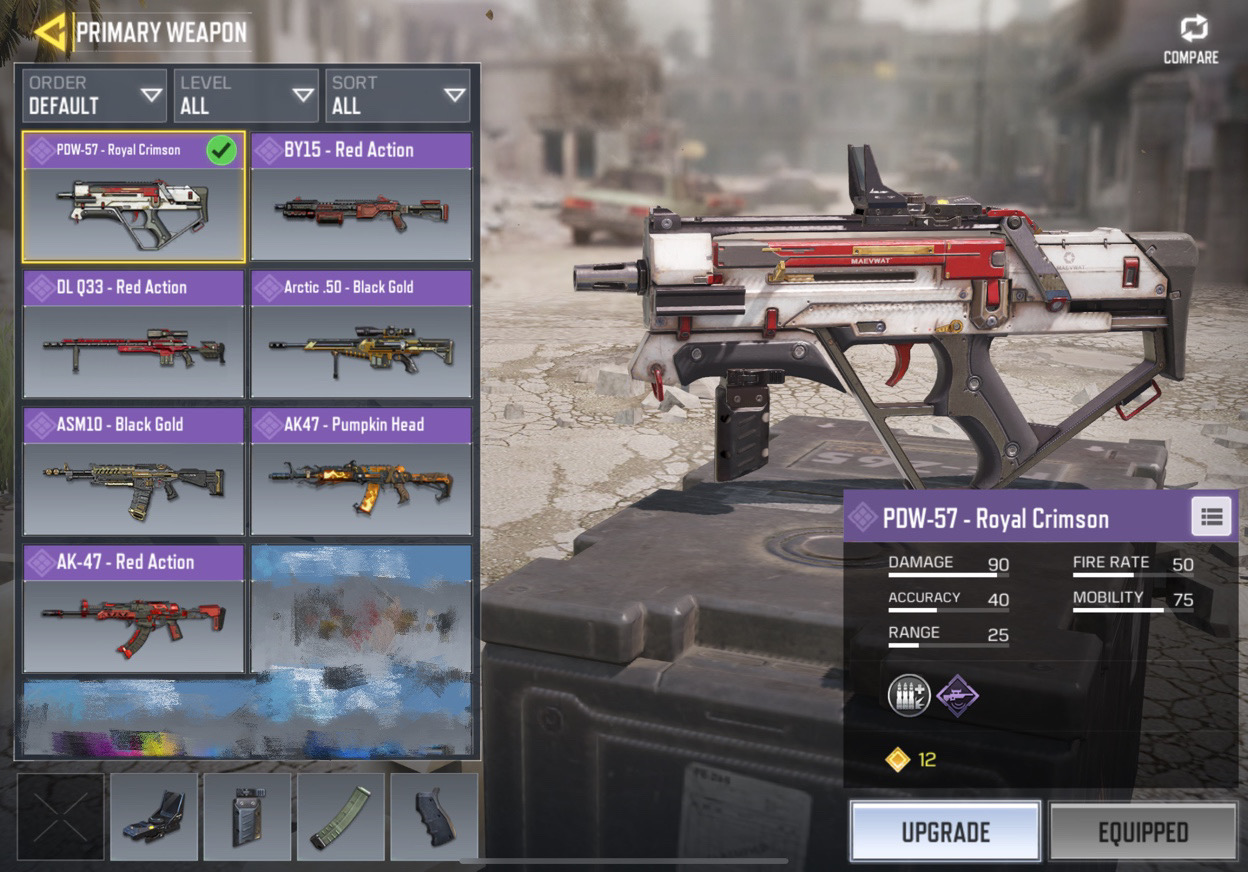Select the PDW-57 Royal Crimson weapon card
Viewport: 1248px width, 872px height.
(x=133, y=197)
